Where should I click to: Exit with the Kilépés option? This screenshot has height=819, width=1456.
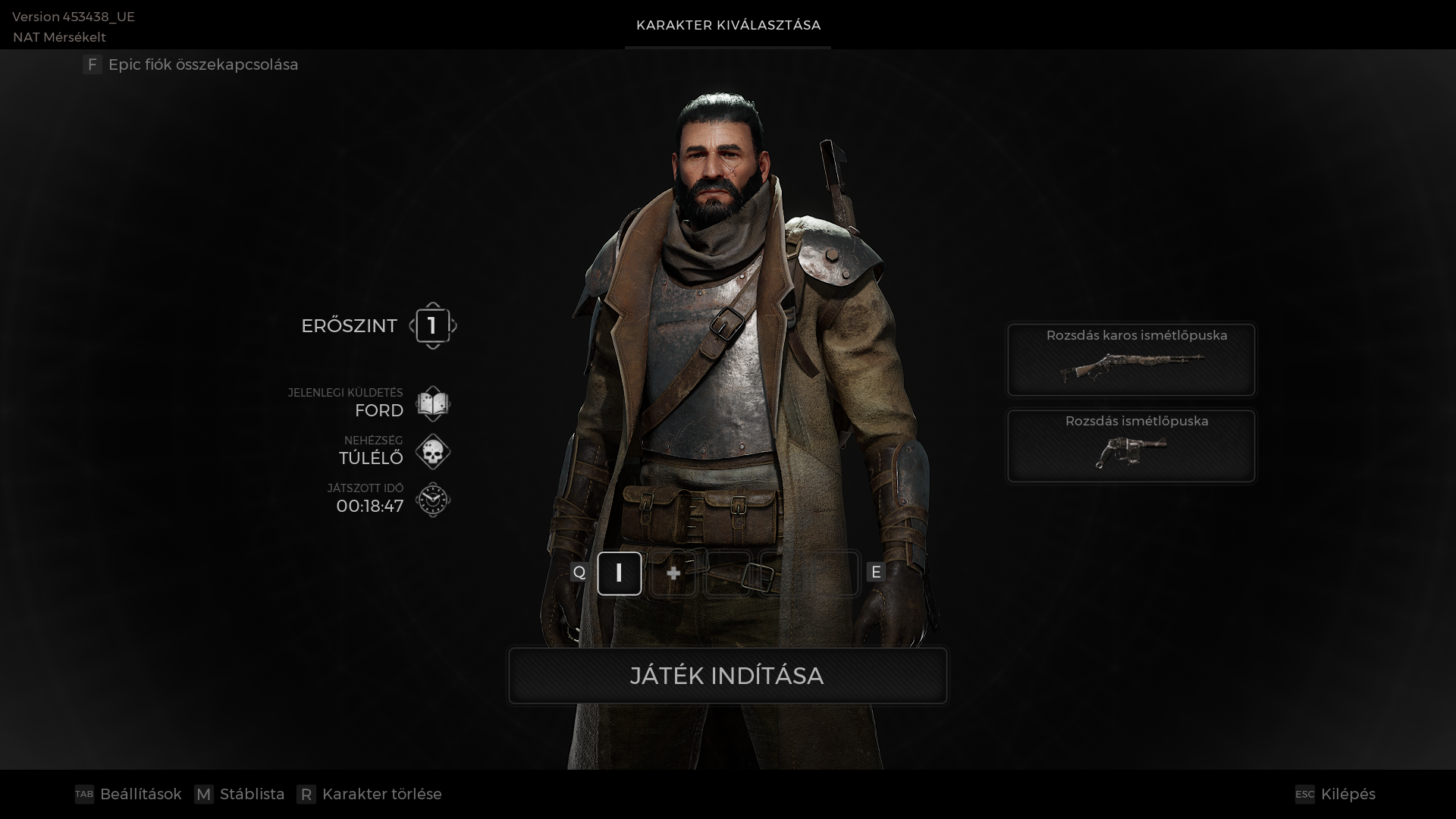click(1335, 794)
